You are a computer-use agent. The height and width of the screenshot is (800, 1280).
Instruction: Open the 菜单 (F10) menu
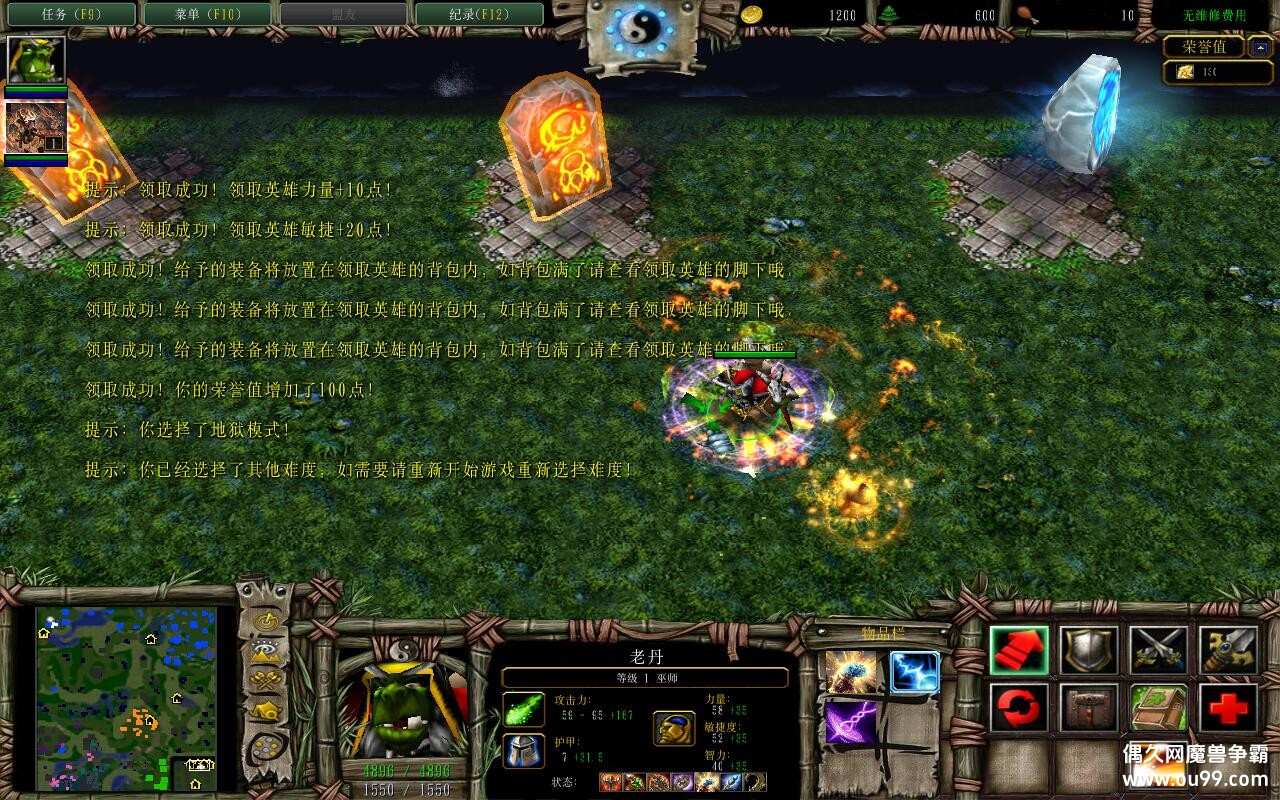pos(205,14)
